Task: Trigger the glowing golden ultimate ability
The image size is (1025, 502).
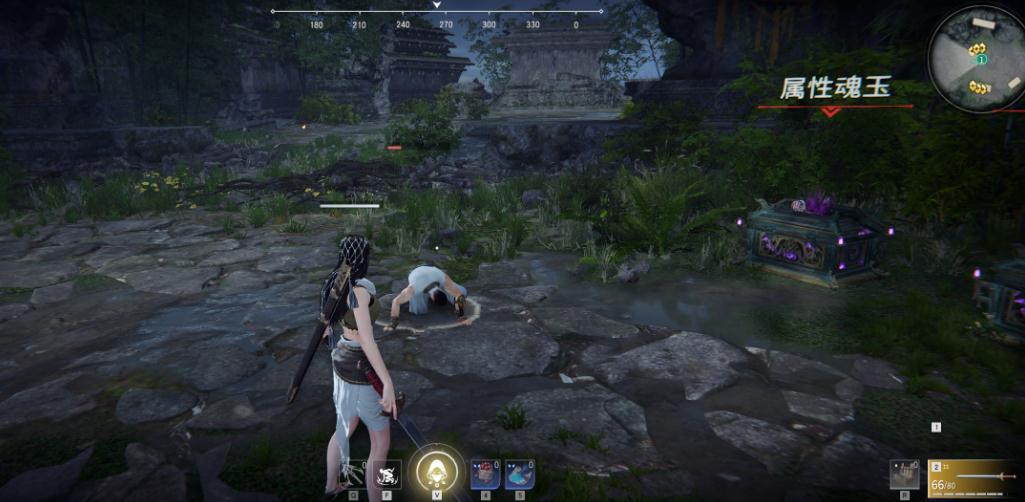Action: point(436,470)
